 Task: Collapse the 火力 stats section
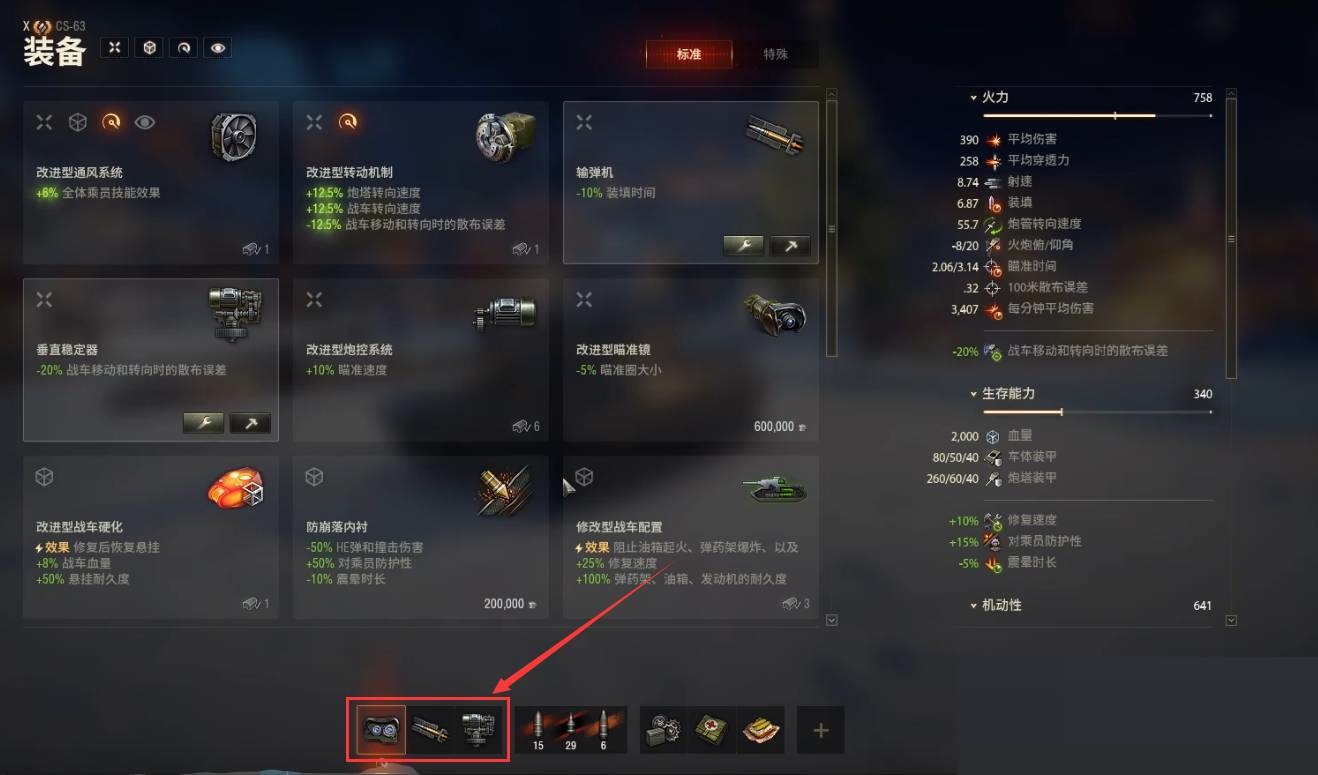tap(973, 97)
